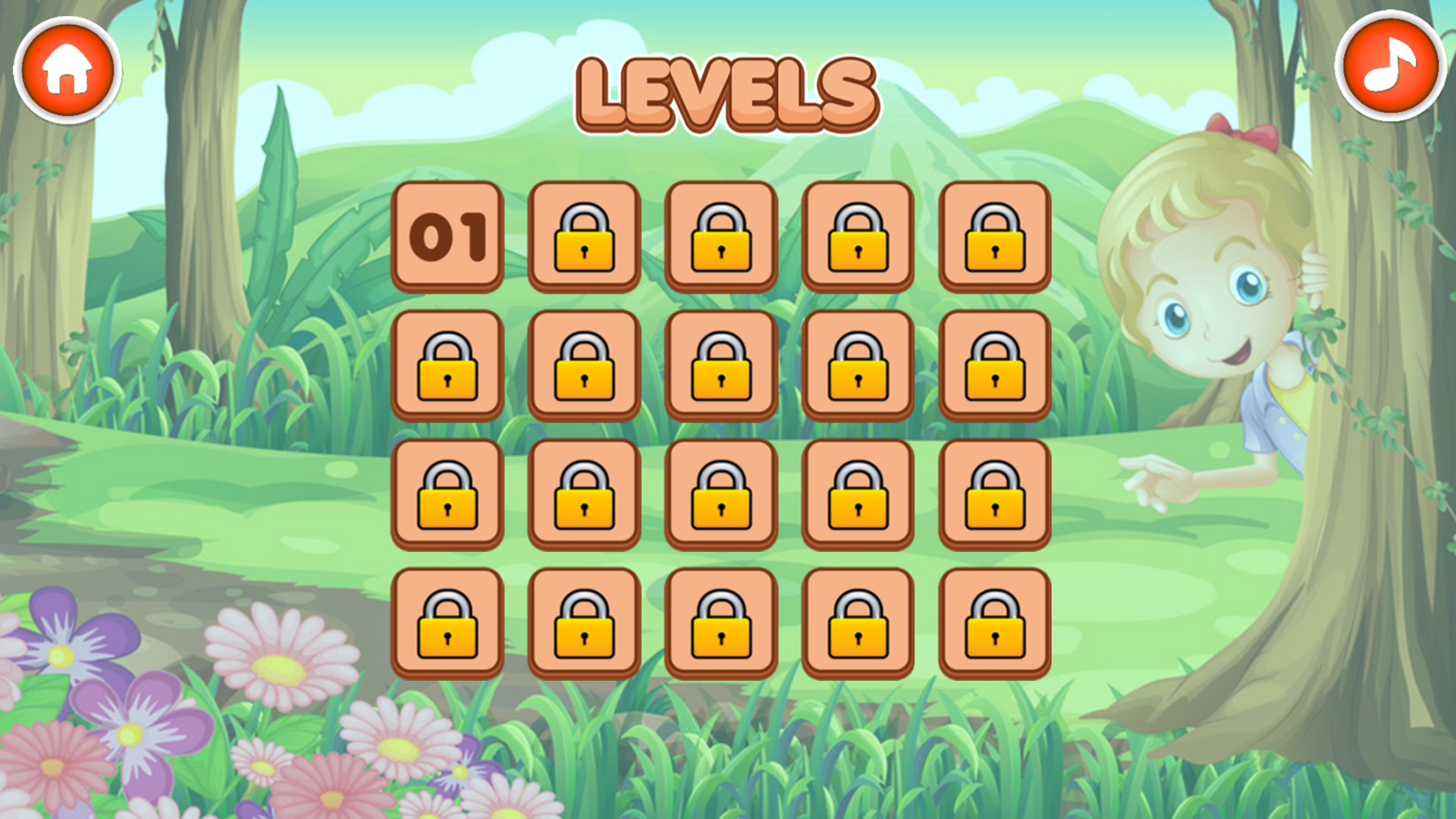Viewport: 1456px width, 819px height.
Task: Click the LEVELS title text
Action: (726, 89)
